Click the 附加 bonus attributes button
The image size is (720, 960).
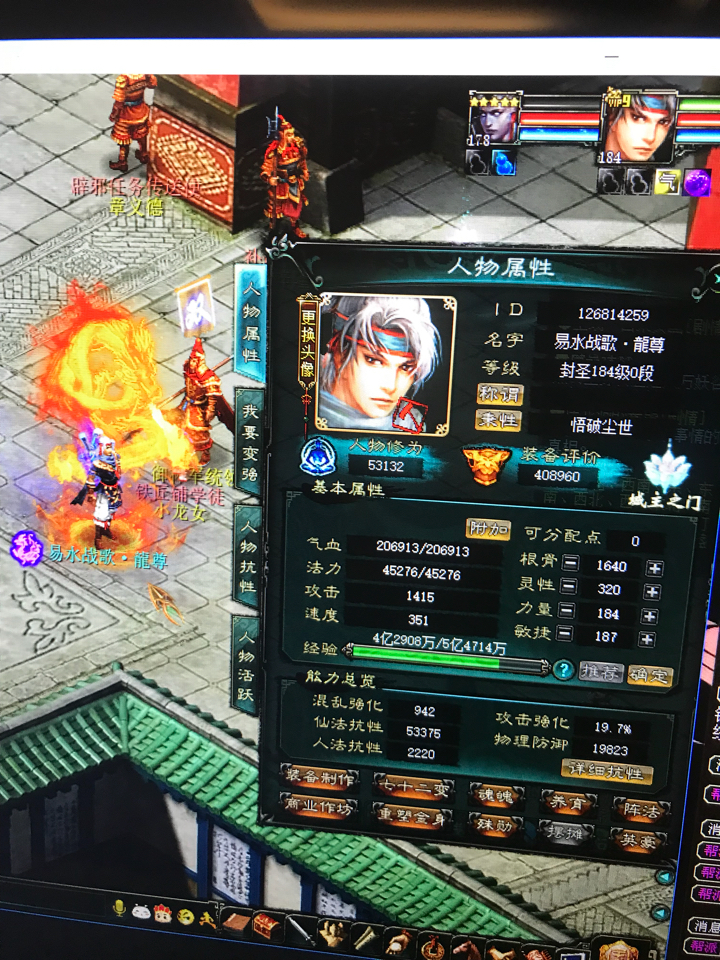pos(487,526)
